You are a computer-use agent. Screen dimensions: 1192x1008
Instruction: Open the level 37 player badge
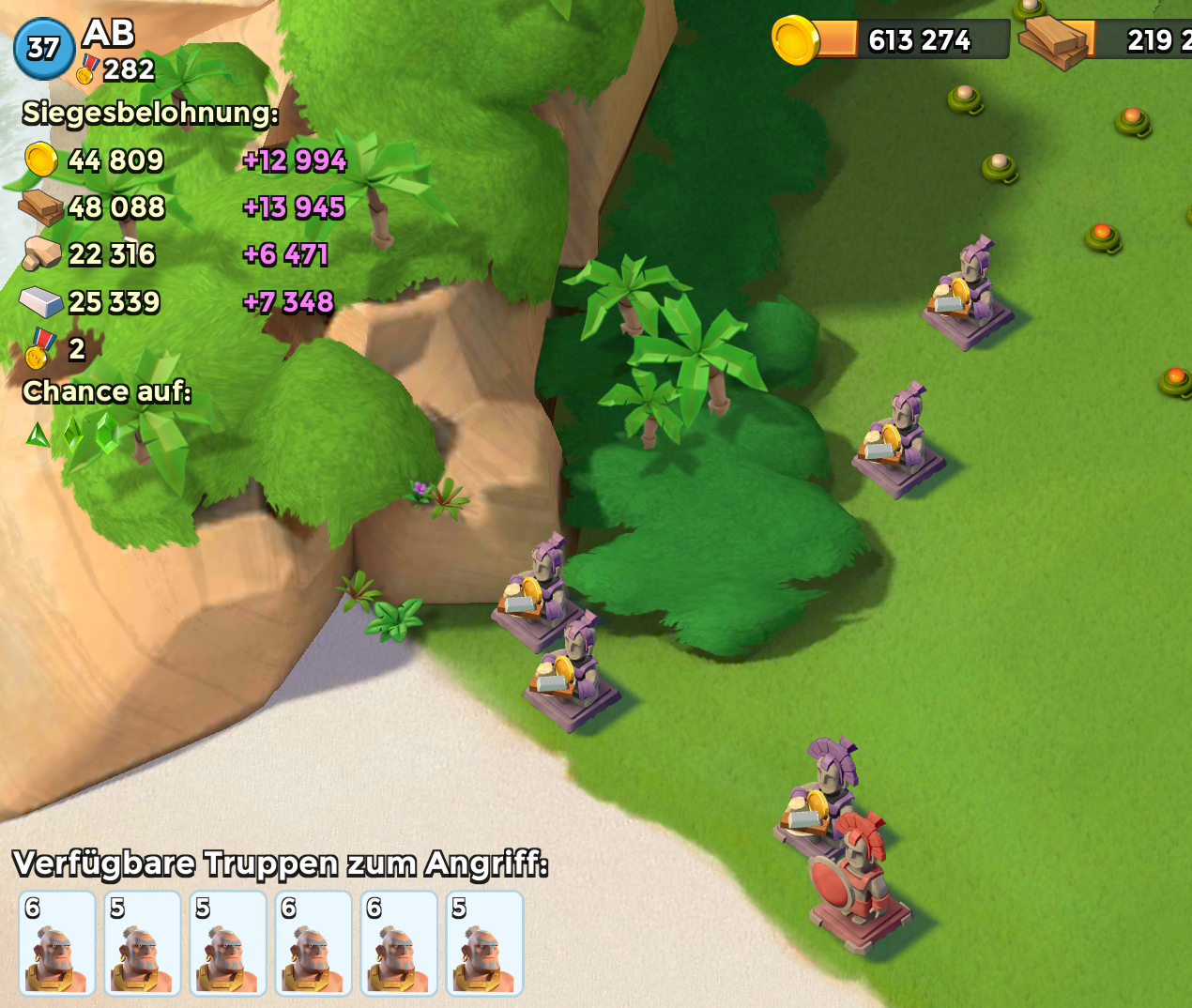(43, 49)
